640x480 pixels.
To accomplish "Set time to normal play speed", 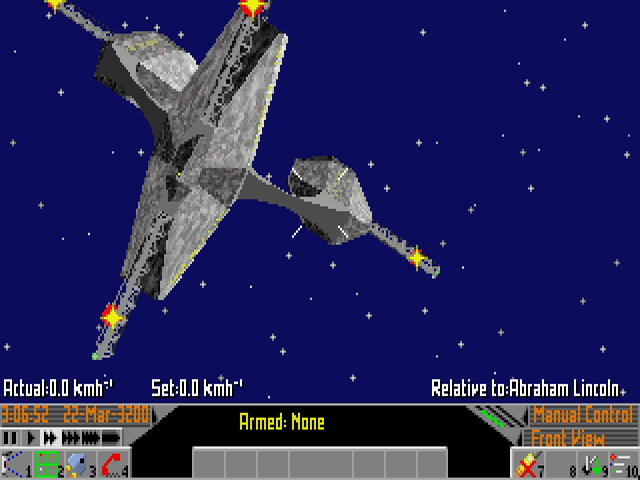I will click(30, 438).
